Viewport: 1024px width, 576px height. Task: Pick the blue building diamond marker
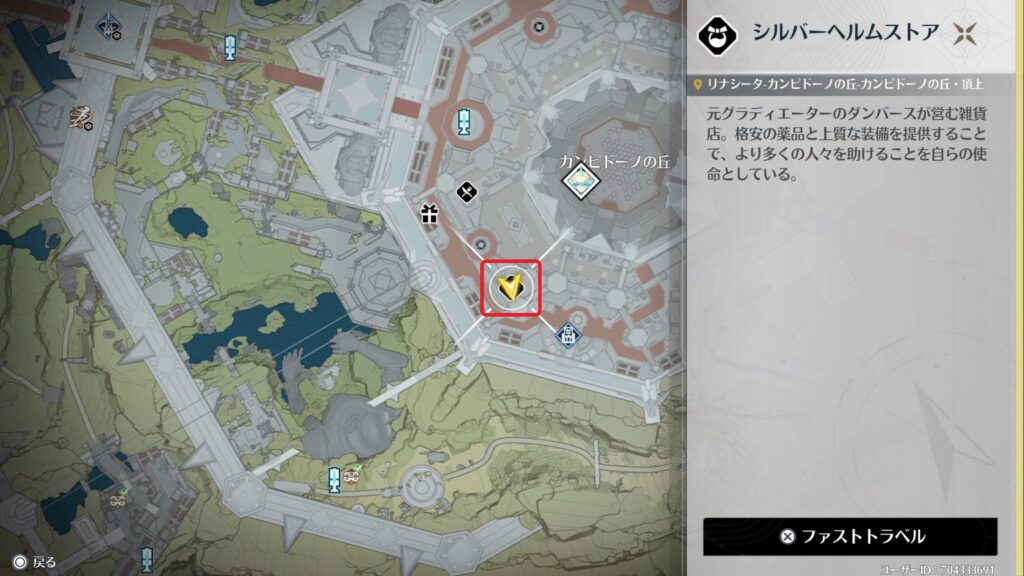(x=568, y=333)
